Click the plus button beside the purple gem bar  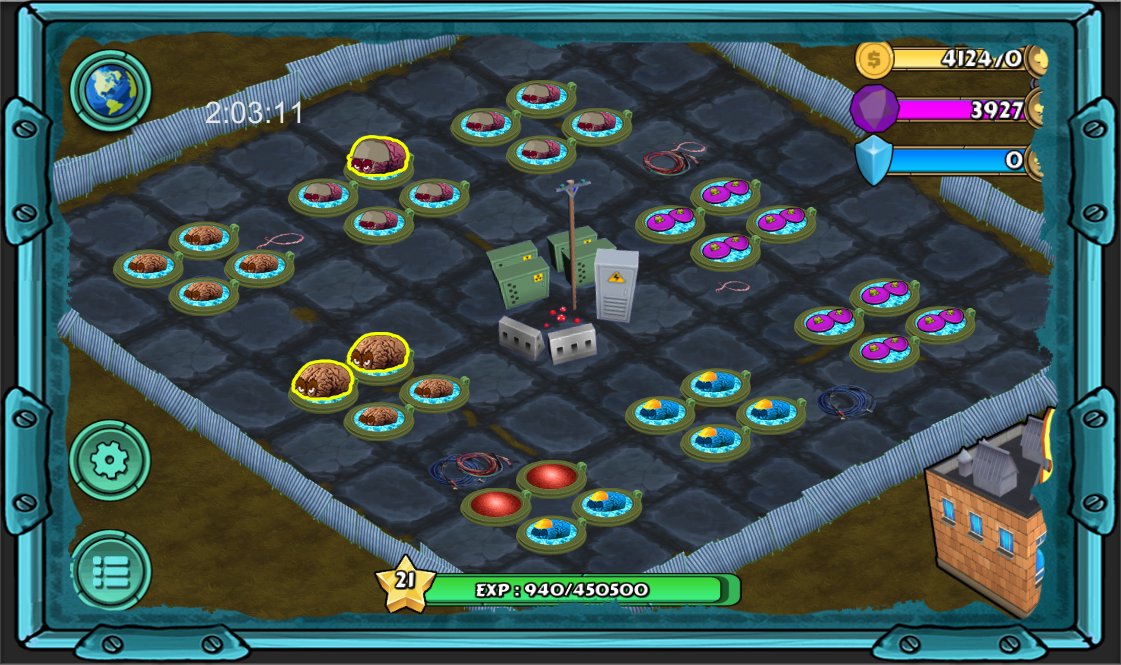pyautogui.click(x=1036, y=109)
